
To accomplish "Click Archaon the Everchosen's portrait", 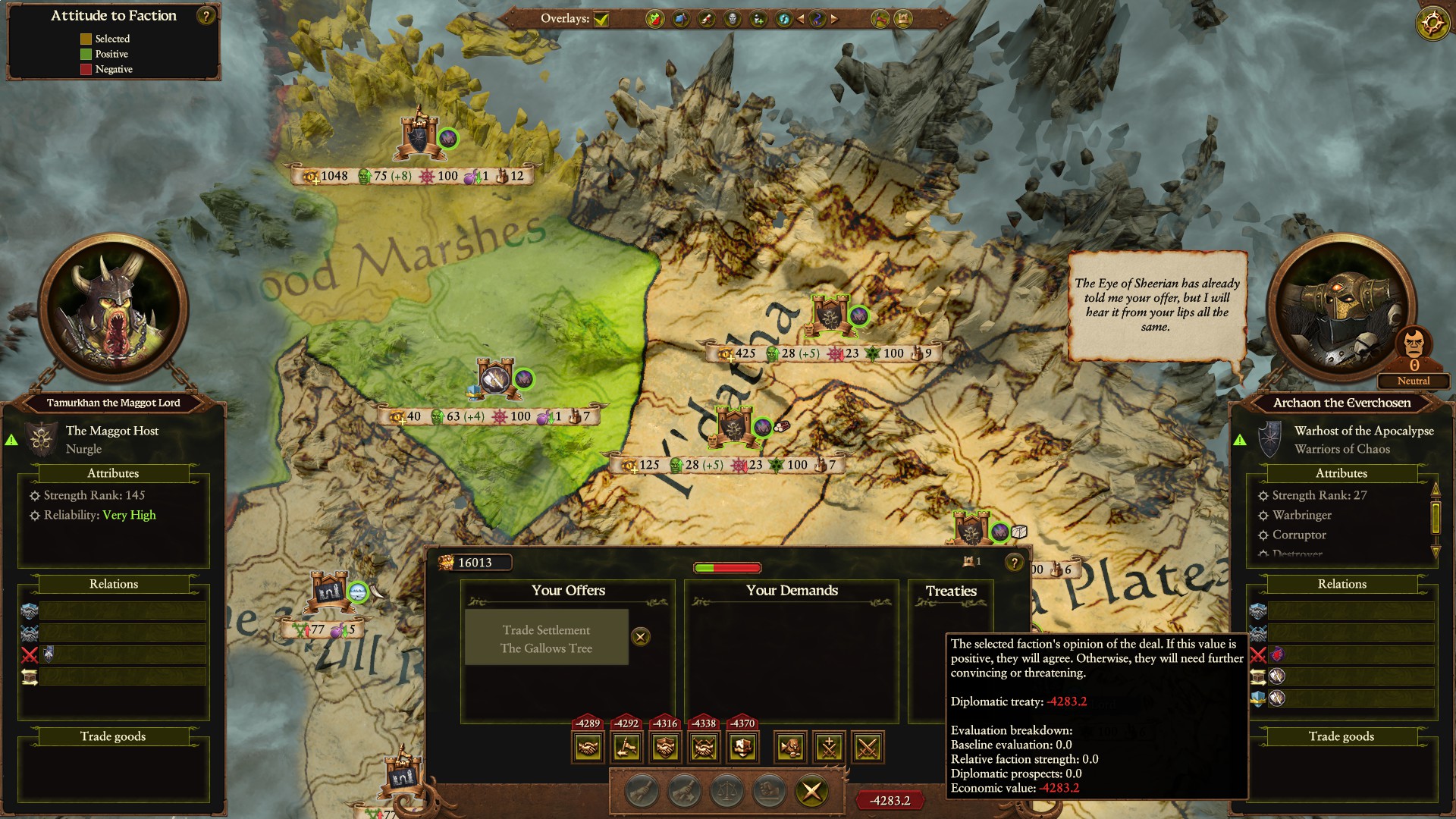I will tap(1341, 309).
